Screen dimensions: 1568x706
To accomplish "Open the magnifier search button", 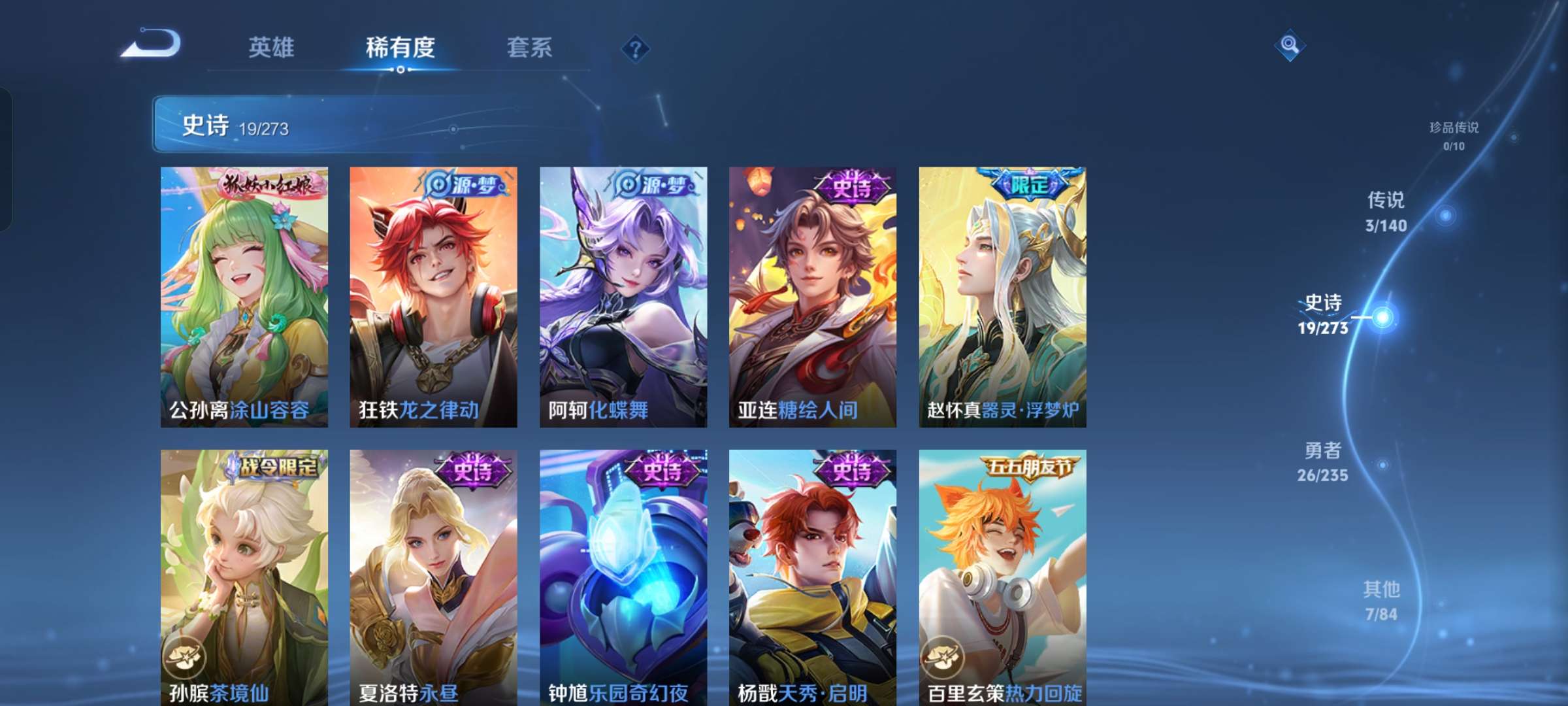I will (1290, 45).
